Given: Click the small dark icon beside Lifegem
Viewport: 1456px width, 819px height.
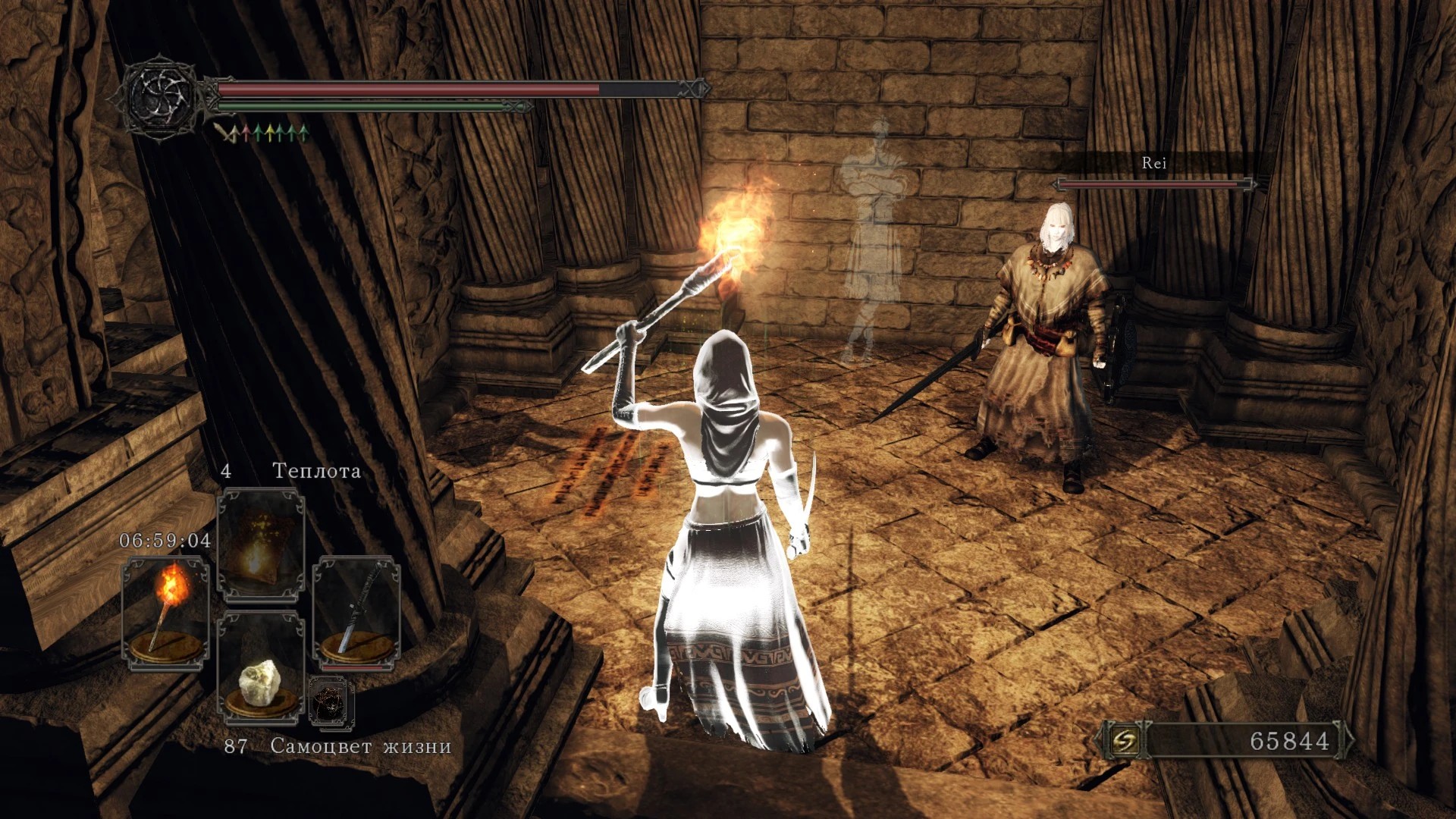Looking at the screenshot, I should coord(331,702).
